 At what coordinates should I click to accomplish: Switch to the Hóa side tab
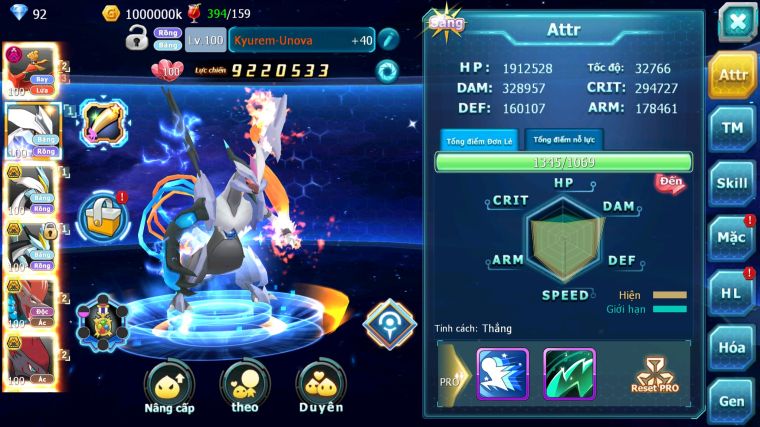tap(732, 347)
